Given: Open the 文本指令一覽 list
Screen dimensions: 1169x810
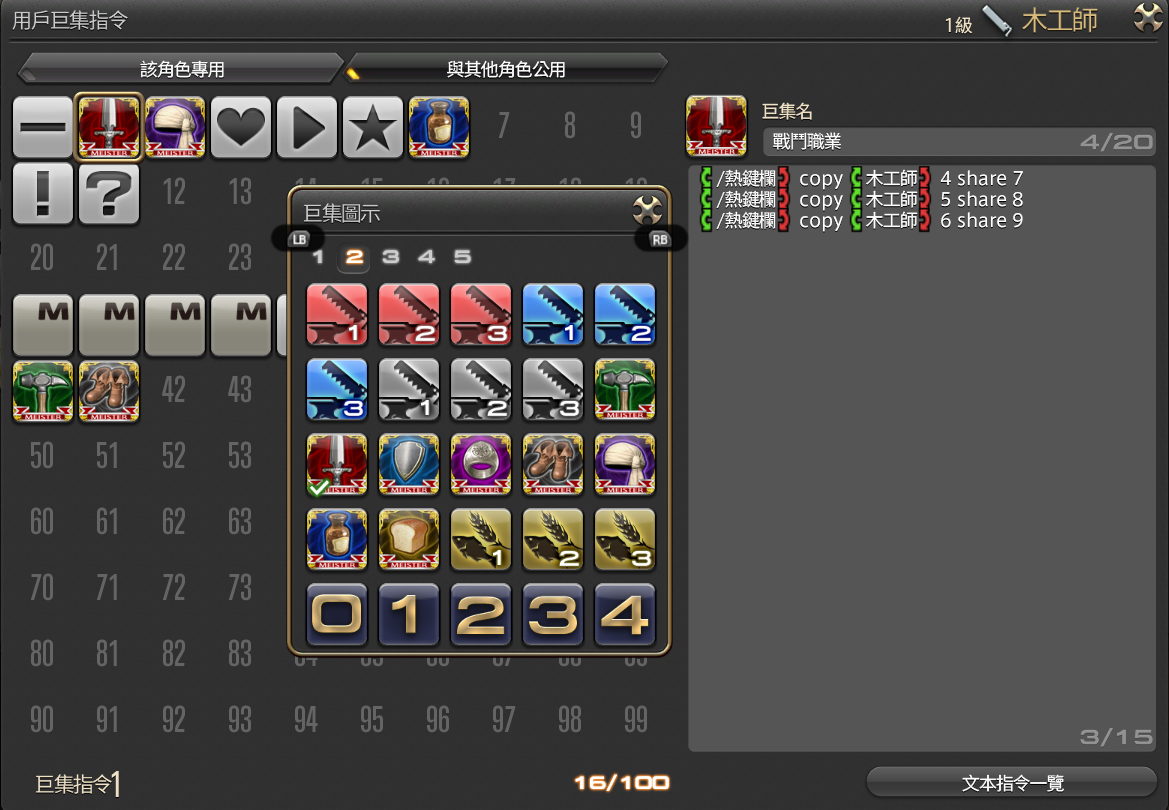Looking at the screenshot, I should [1012, 783].
